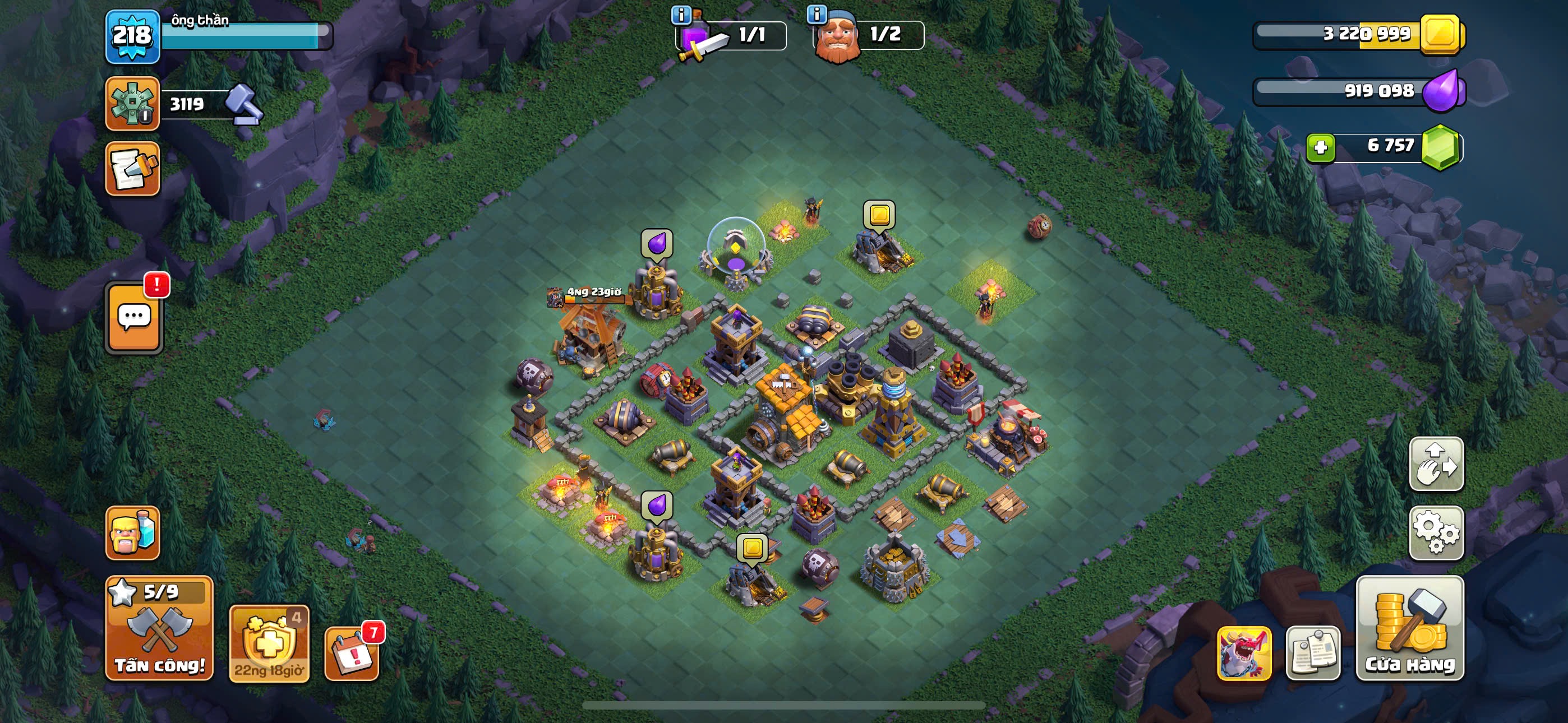Open the army barbarian and potion button

pyautogui.click(x=132, y=532)
